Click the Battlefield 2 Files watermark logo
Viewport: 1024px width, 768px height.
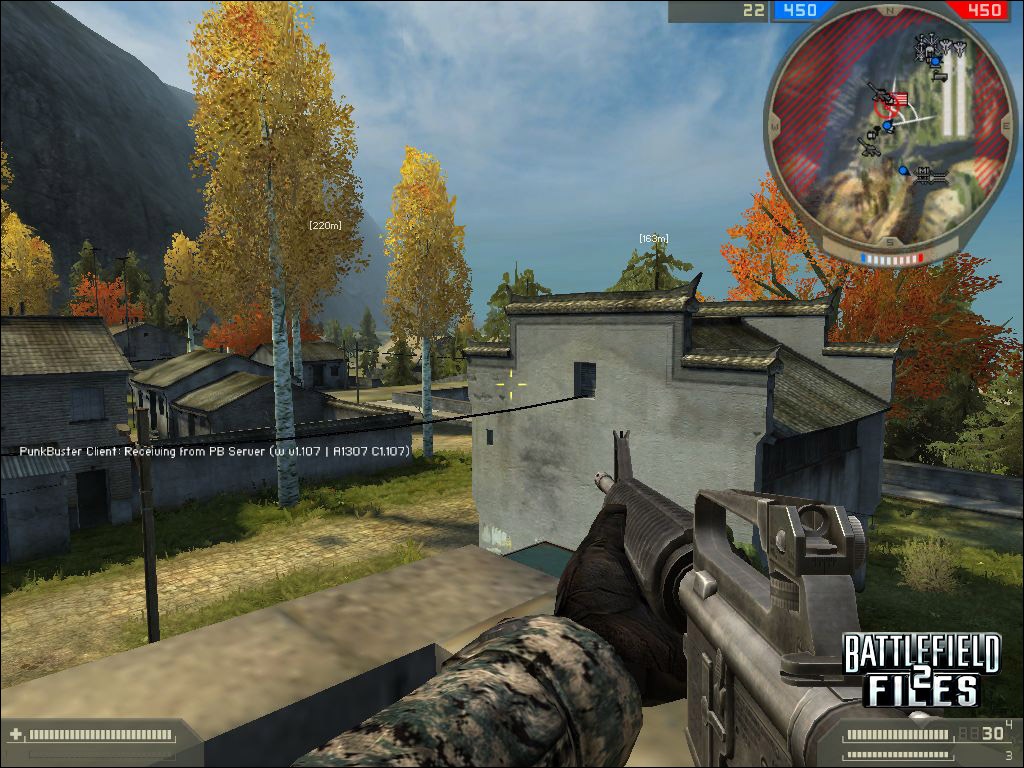(920, 669)
